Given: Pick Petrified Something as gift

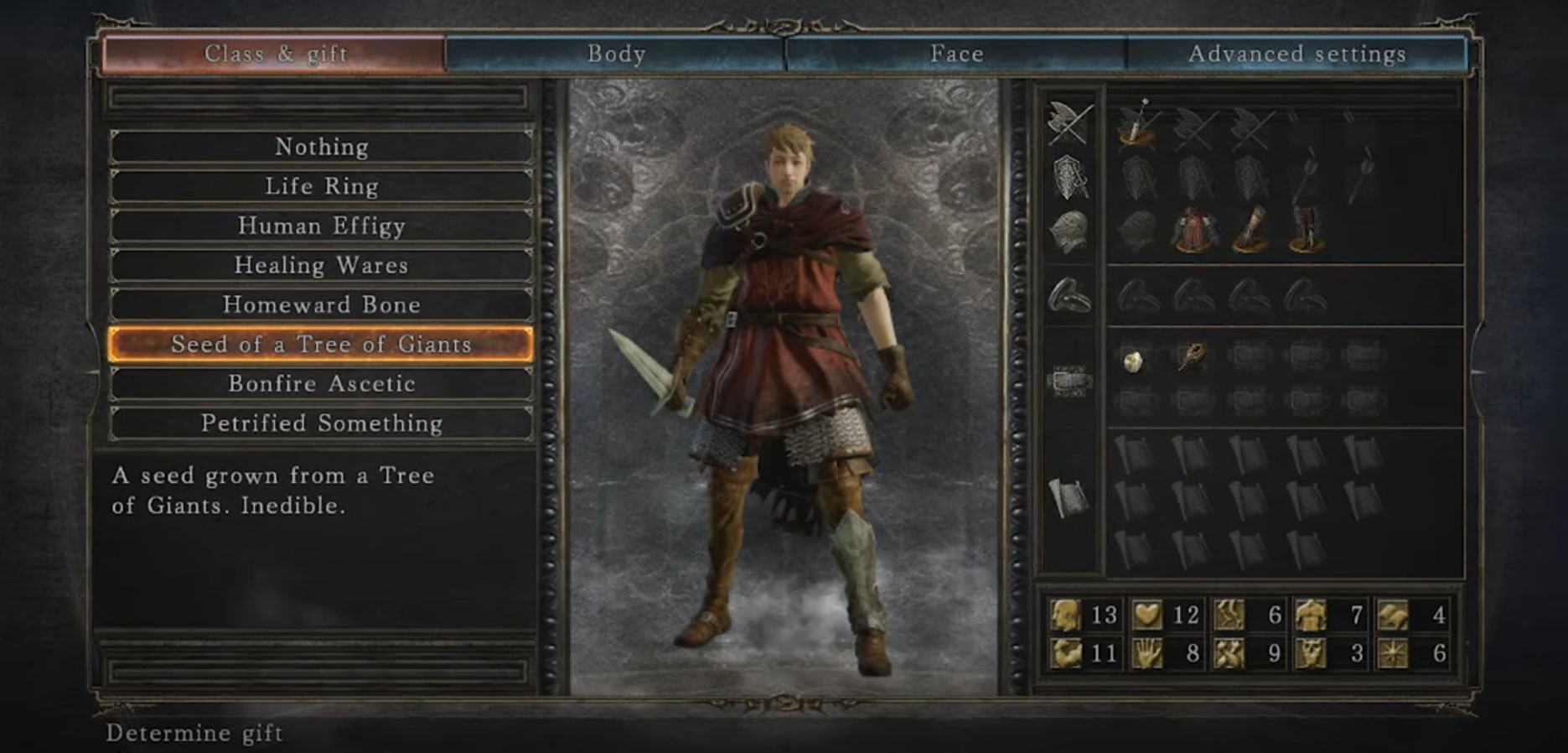Looking at the screenshot, I should (321, 423).
